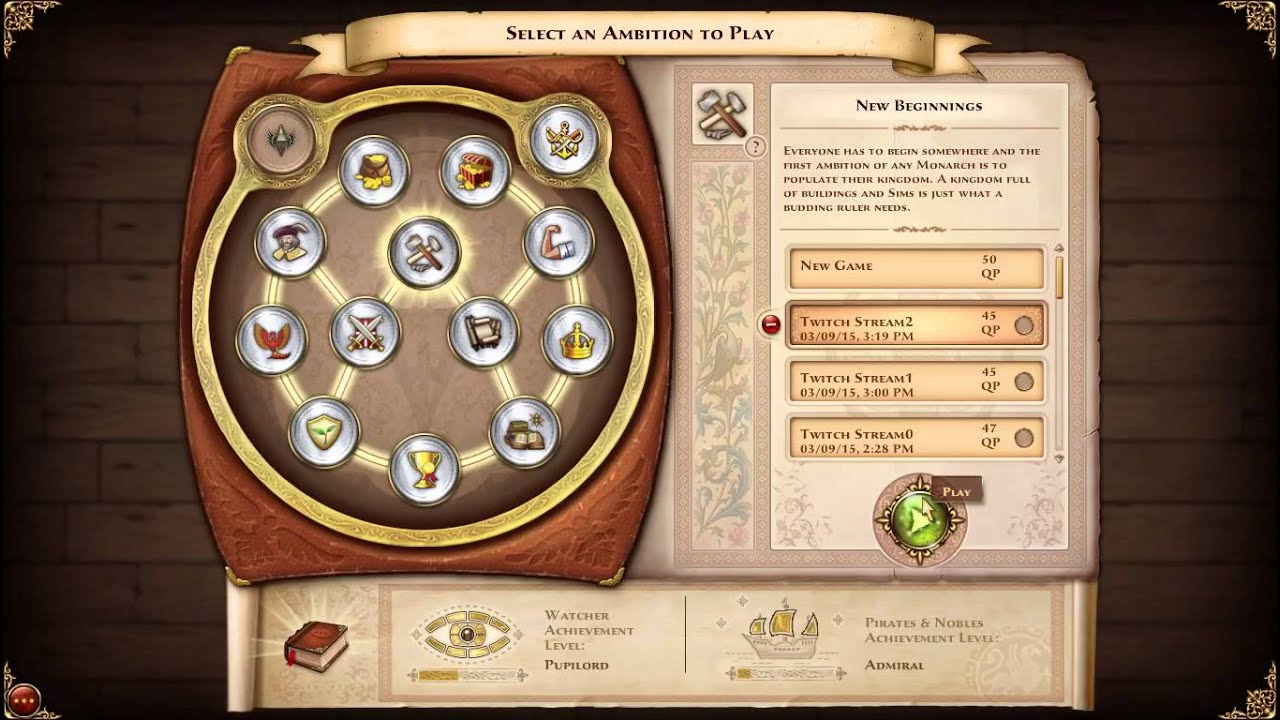Screen dimensions: 1280x720
Task: Pick the flexing arm ambition
Action: point(559,243)
